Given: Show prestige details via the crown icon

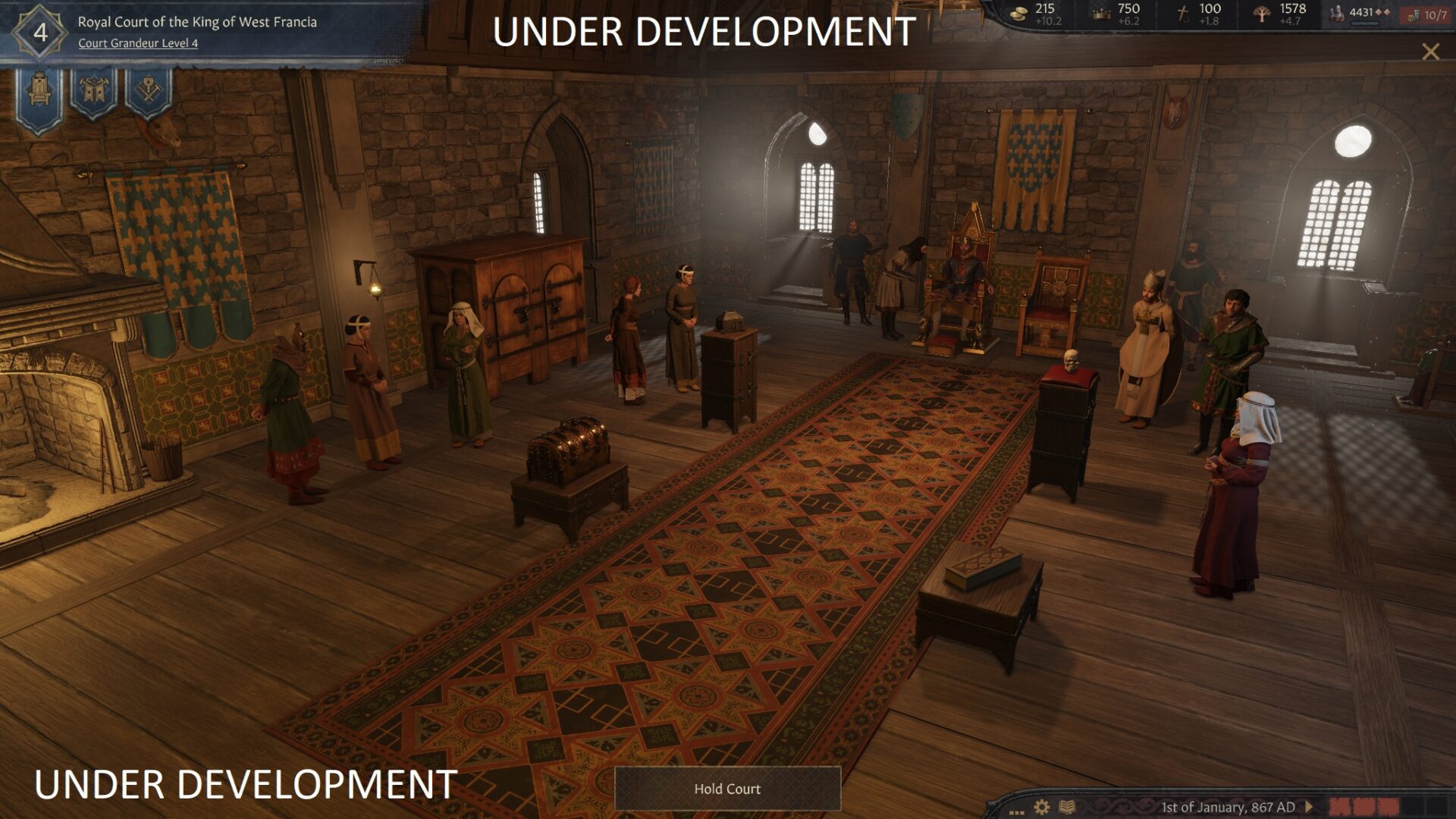Looking at the screenshot, I should pos(1101,13).
